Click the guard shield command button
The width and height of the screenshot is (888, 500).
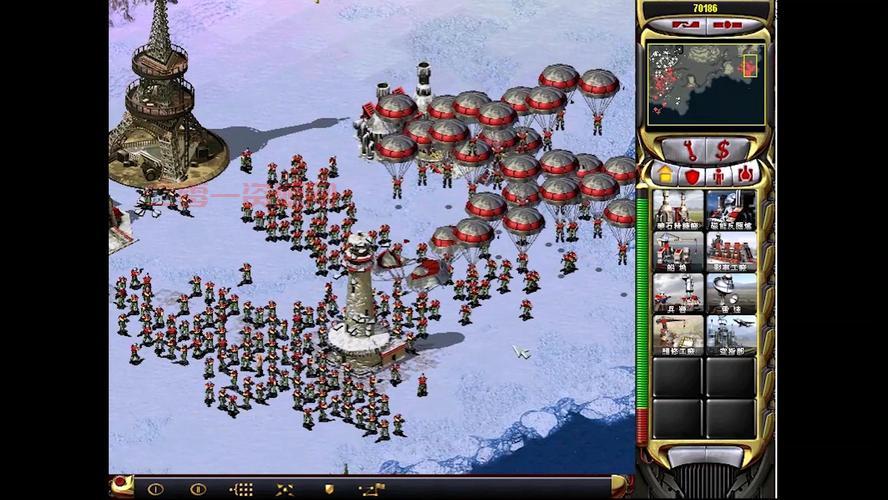pyautogui.click(x=329, y=489)
